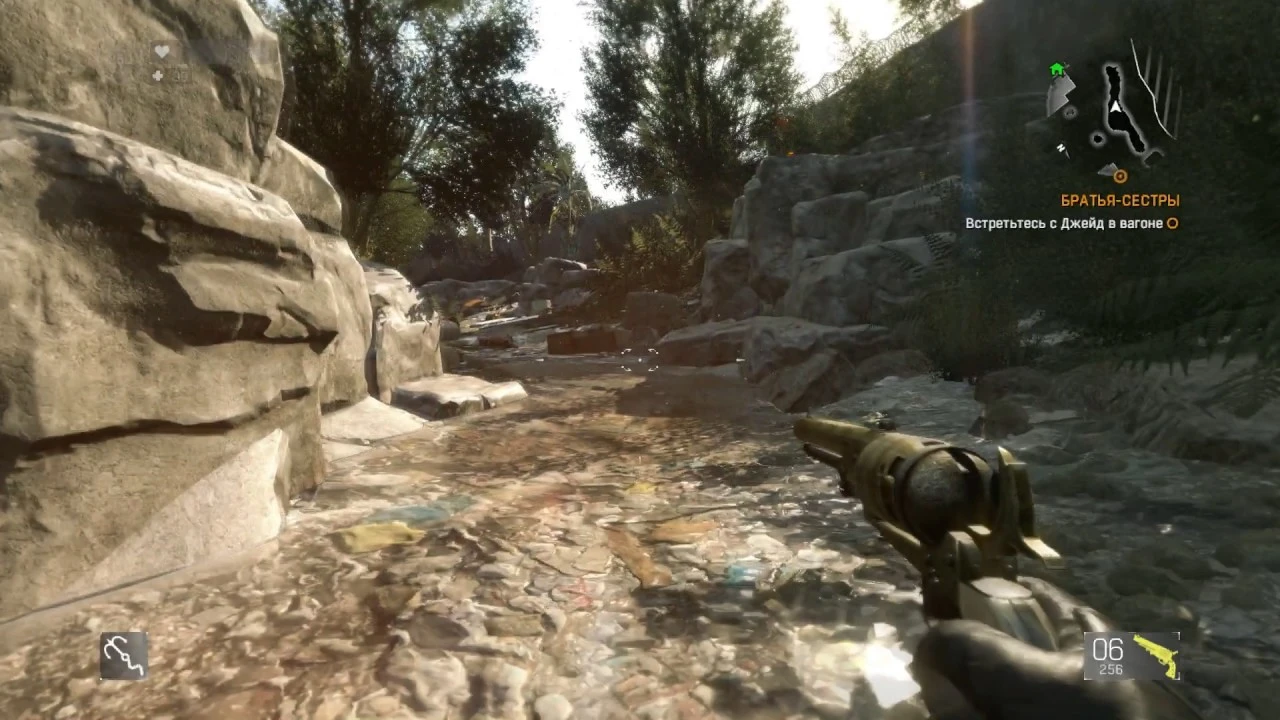Click the reserve ammo value 256
The height and width of the screenshot is (720, 1280).
1110,668
